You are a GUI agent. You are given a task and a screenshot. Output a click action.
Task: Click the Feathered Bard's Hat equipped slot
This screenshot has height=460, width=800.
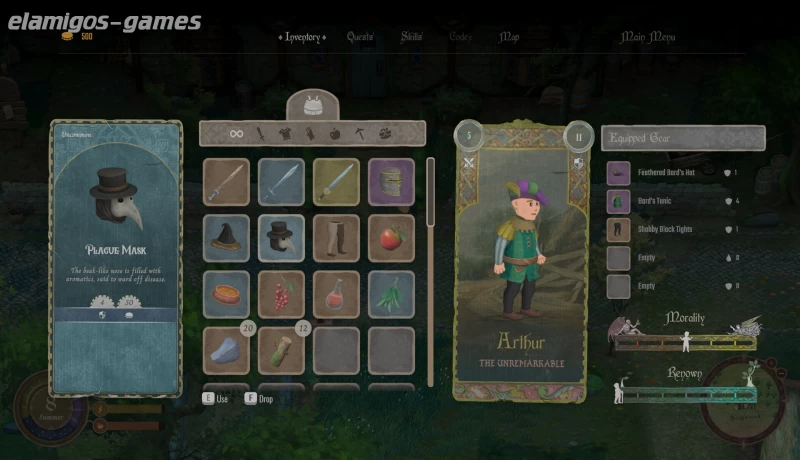(619, 173)
